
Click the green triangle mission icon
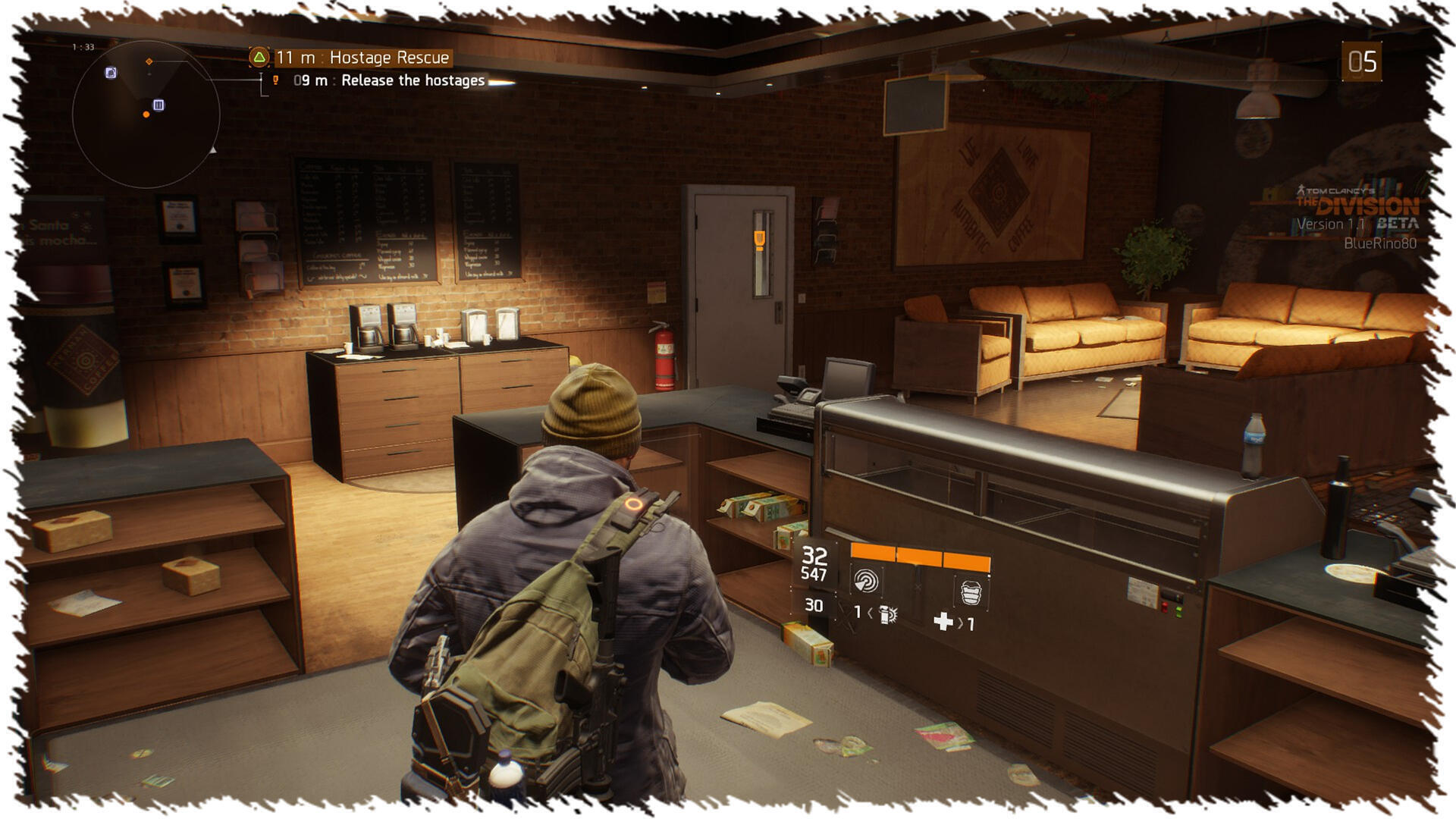[x=259, y=57]
